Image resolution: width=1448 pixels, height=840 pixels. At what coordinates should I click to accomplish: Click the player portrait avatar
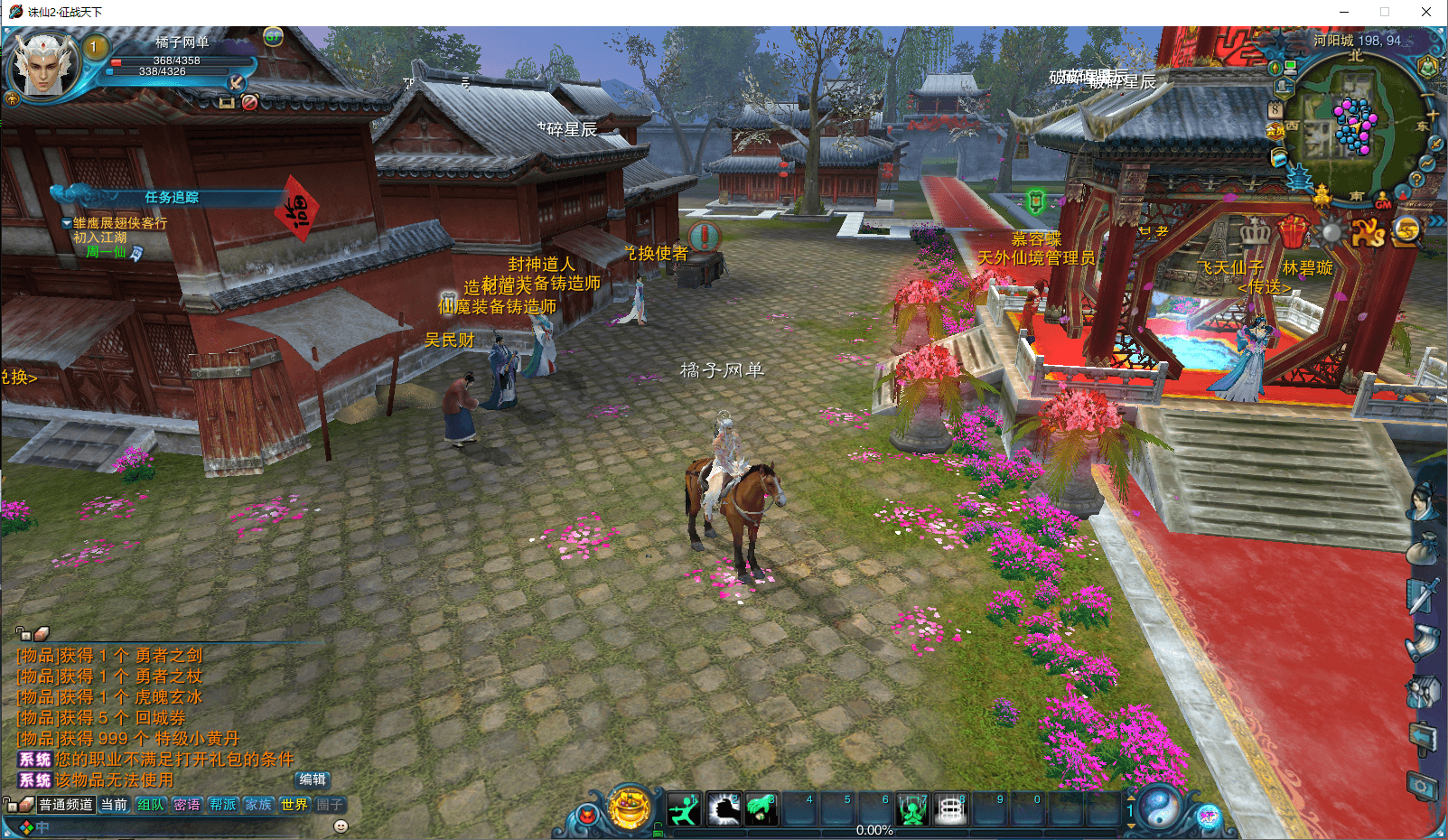(x=43, y=63)
